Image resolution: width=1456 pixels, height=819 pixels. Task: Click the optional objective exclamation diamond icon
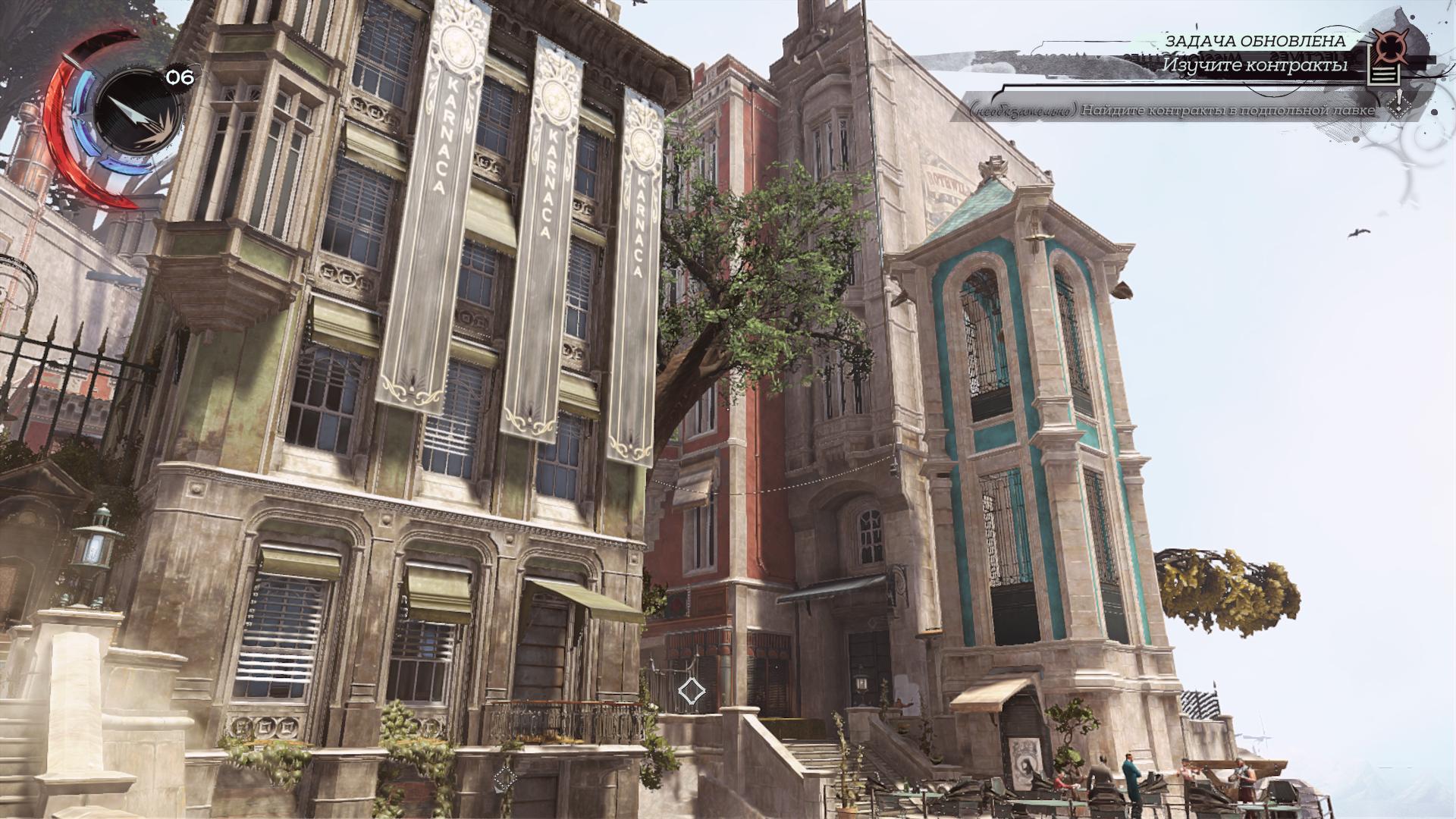[x=1399, y=105]
